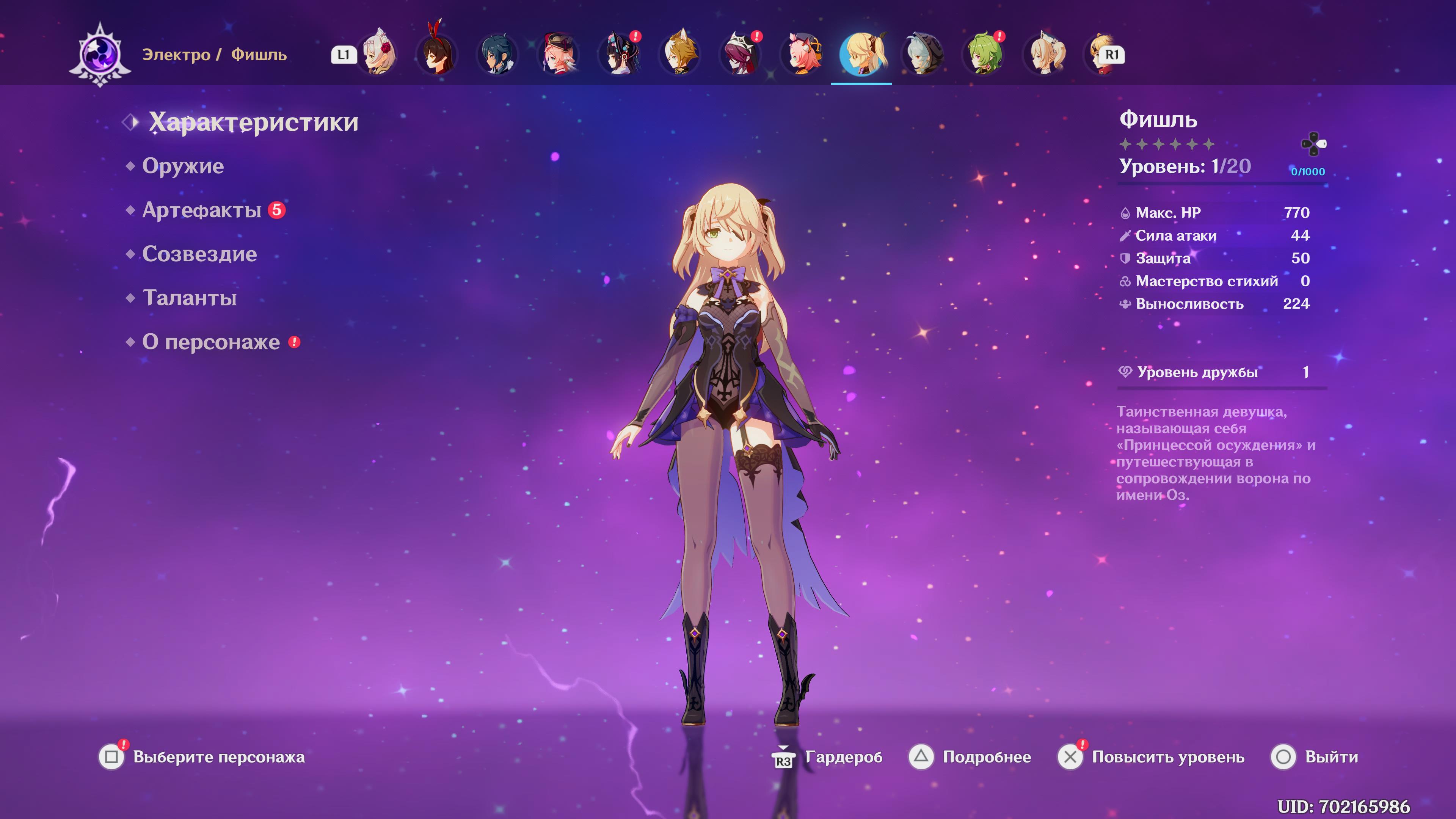Show the Созвездие constellation screen

point(199,254)
